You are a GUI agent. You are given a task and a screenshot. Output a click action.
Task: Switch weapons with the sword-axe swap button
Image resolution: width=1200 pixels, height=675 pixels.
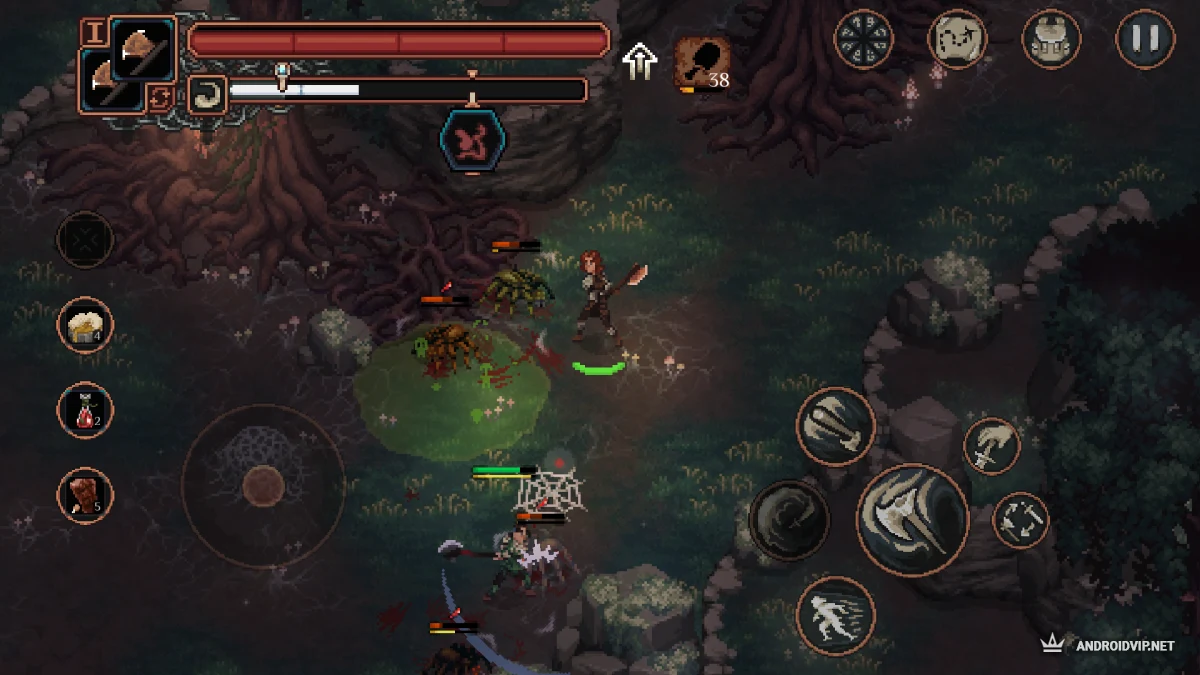[1020, 520]
